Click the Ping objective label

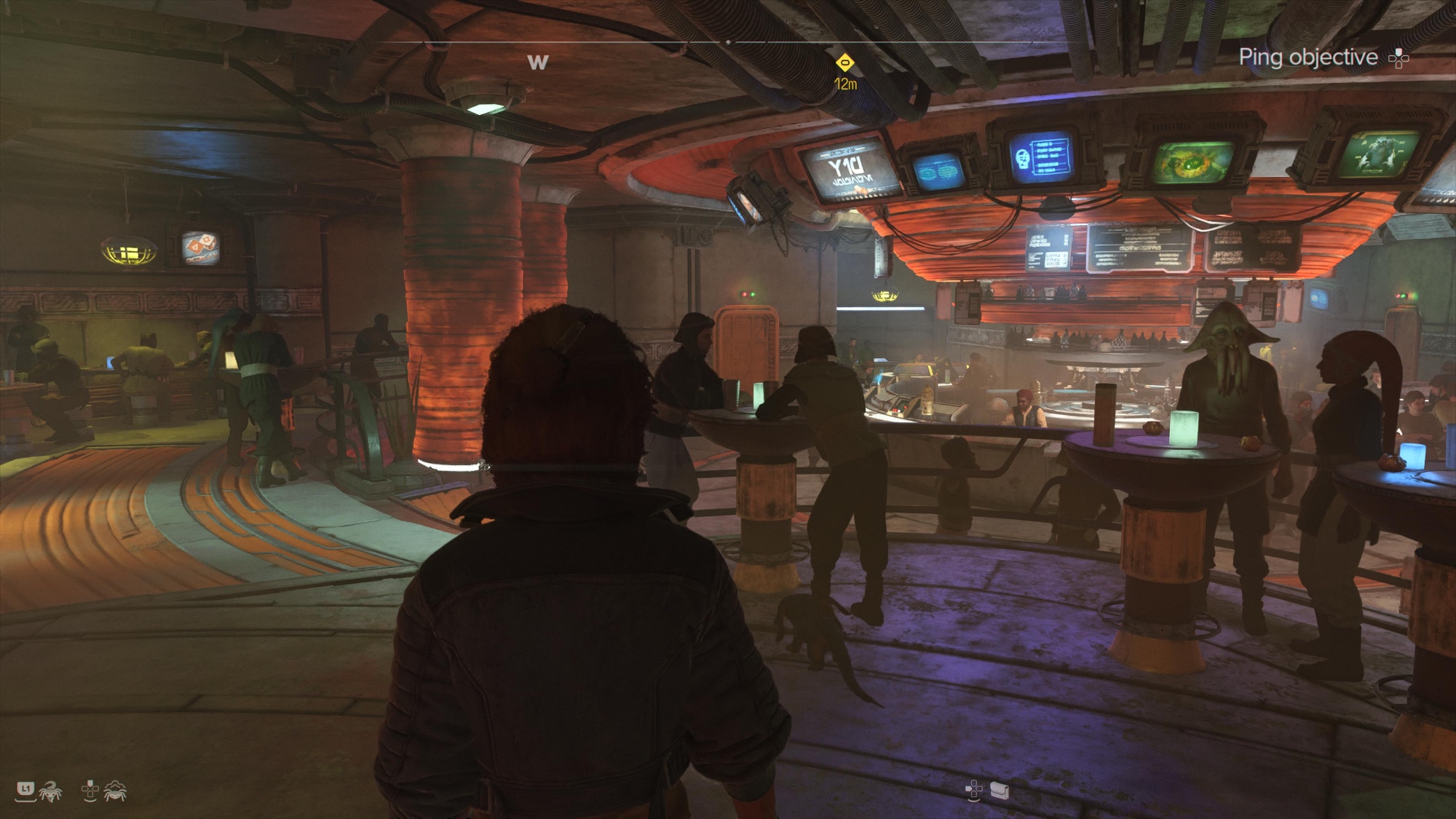click(1307, 58)
